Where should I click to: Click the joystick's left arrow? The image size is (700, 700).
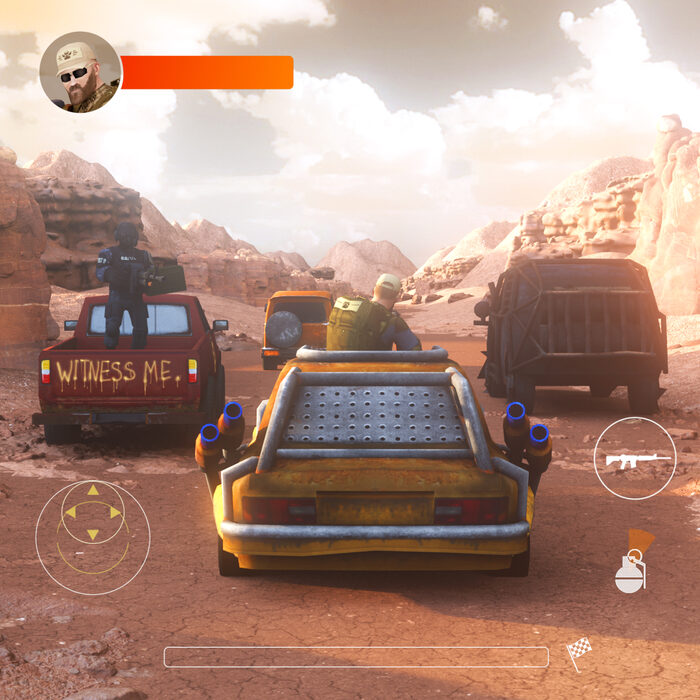[x=70, y=512]
